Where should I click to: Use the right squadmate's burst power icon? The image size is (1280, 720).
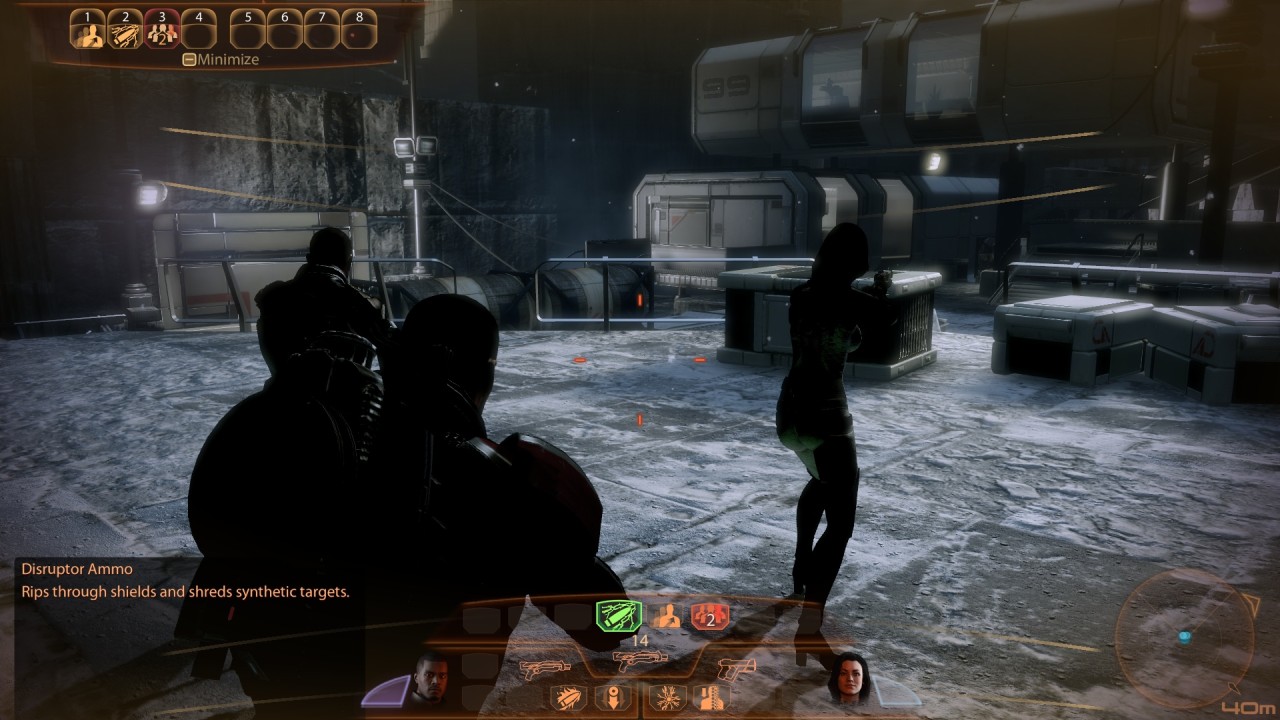[666, 698]
